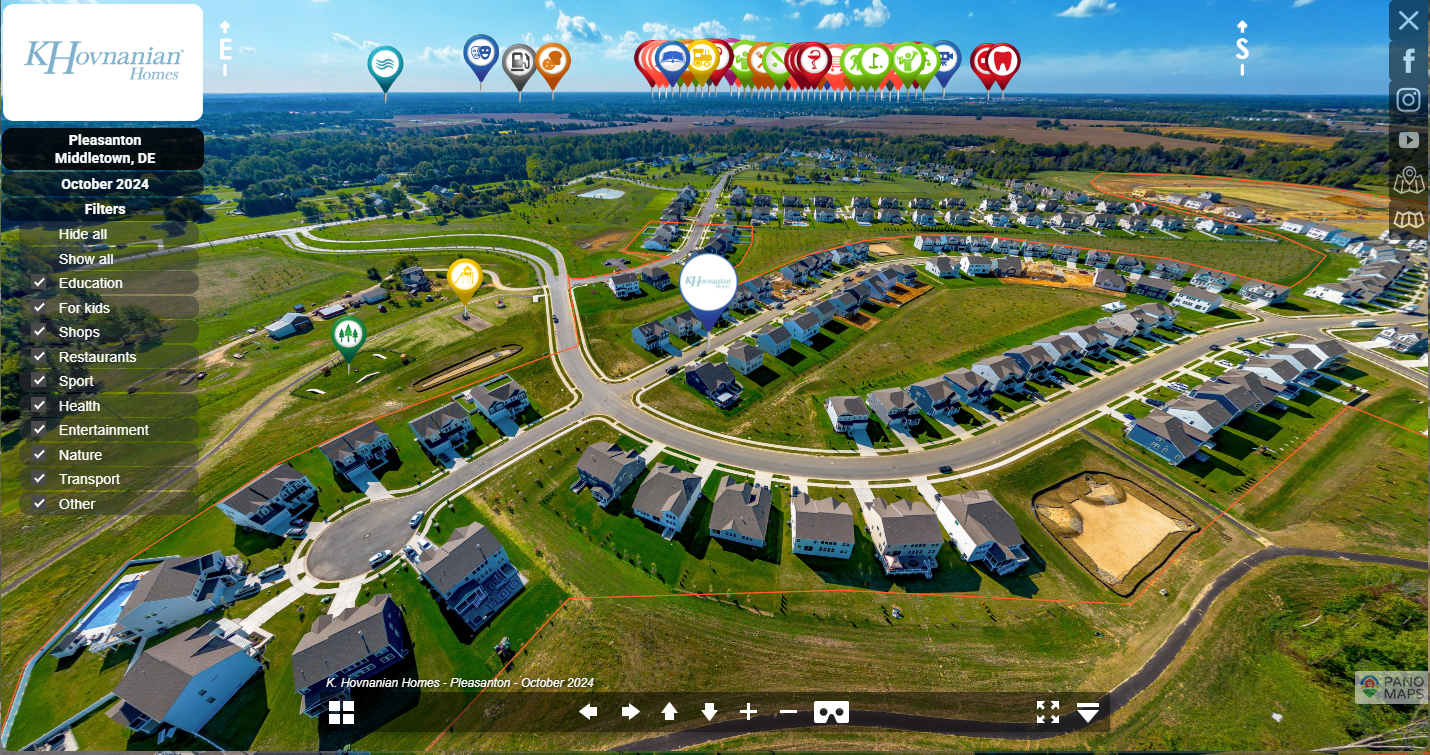
Task: Toggle the Education filter checkbox
Action: [x=39, y=283]
